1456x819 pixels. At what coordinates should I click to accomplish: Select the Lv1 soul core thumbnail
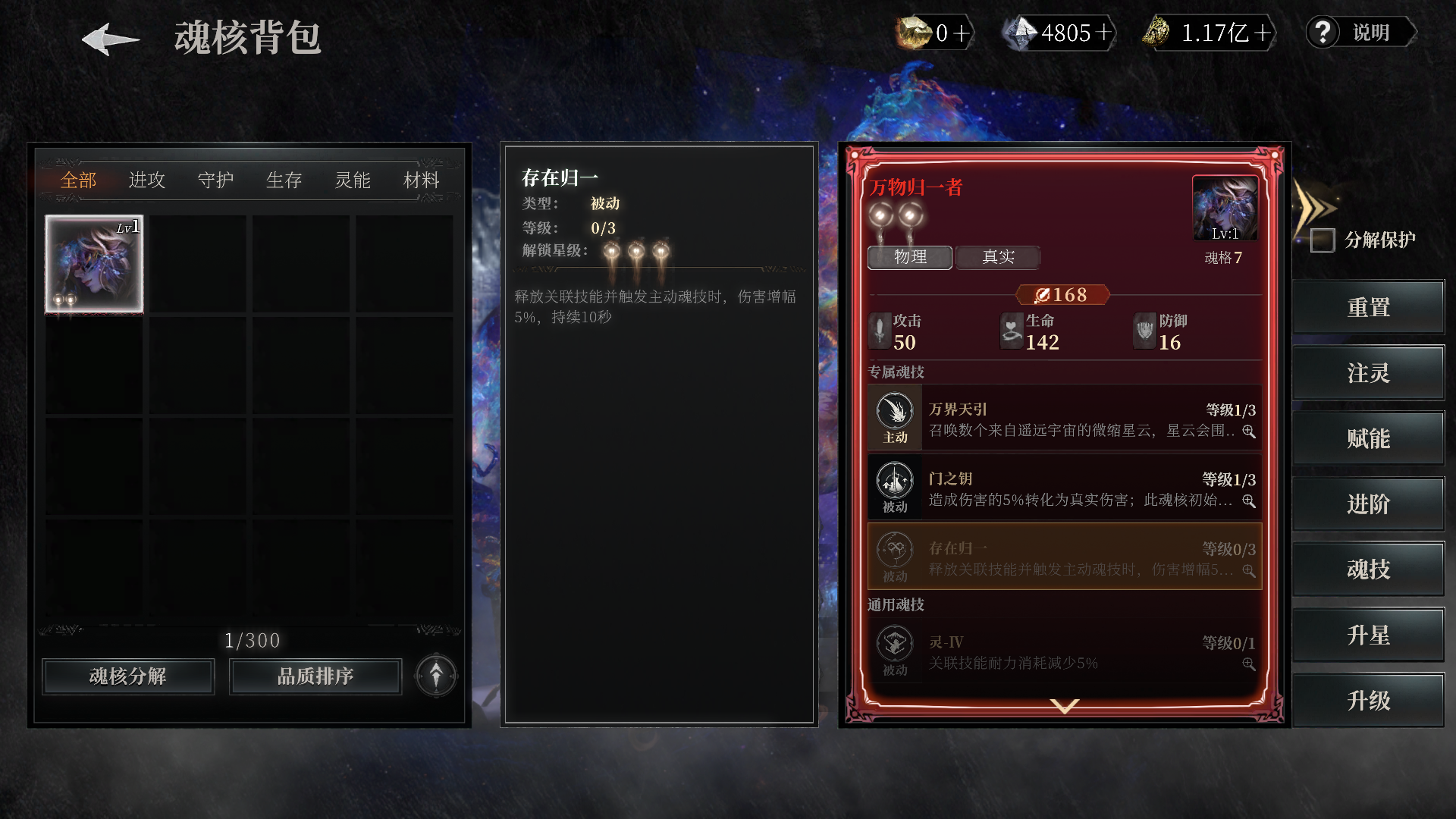pyautogui.click(x=93, y=264)
